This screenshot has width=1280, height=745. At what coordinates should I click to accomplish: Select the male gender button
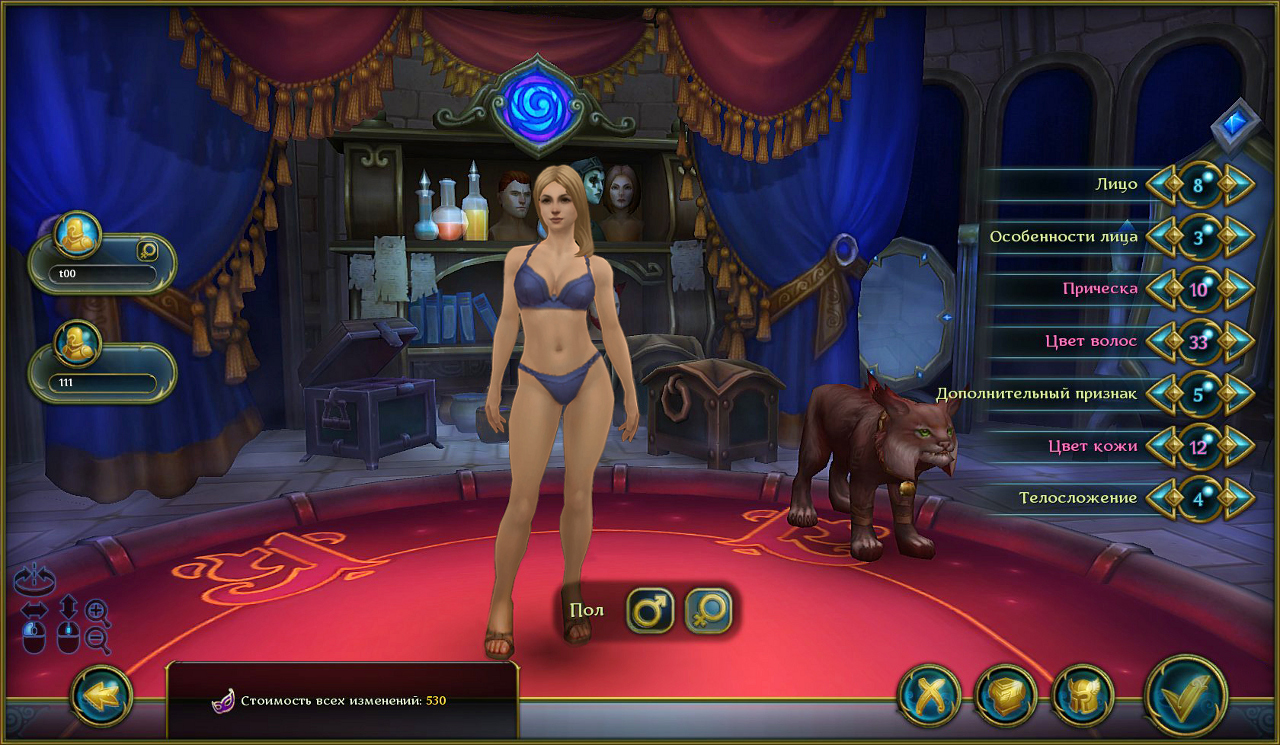coord(650,610)
